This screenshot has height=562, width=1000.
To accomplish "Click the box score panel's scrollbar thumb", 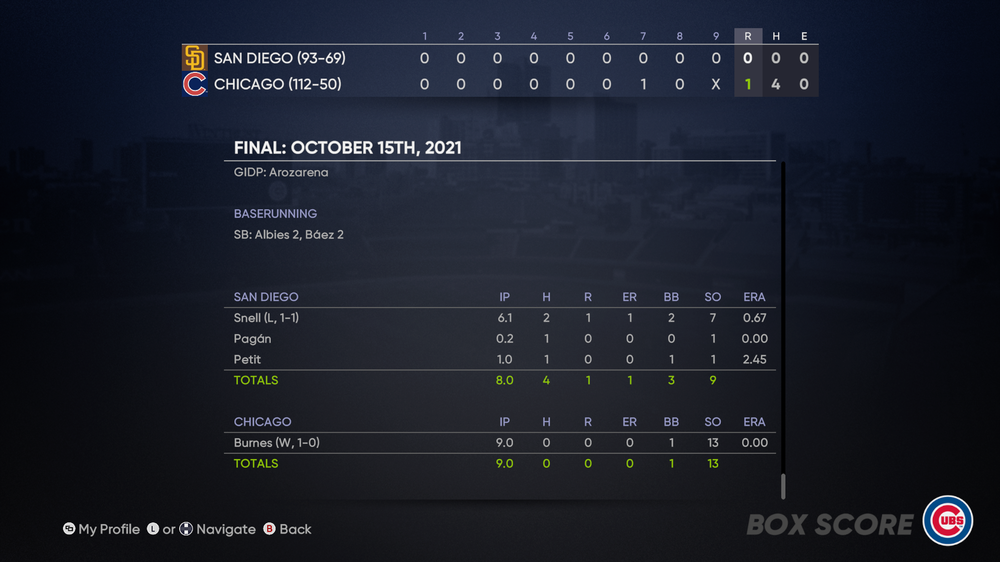I will (783, 486).
